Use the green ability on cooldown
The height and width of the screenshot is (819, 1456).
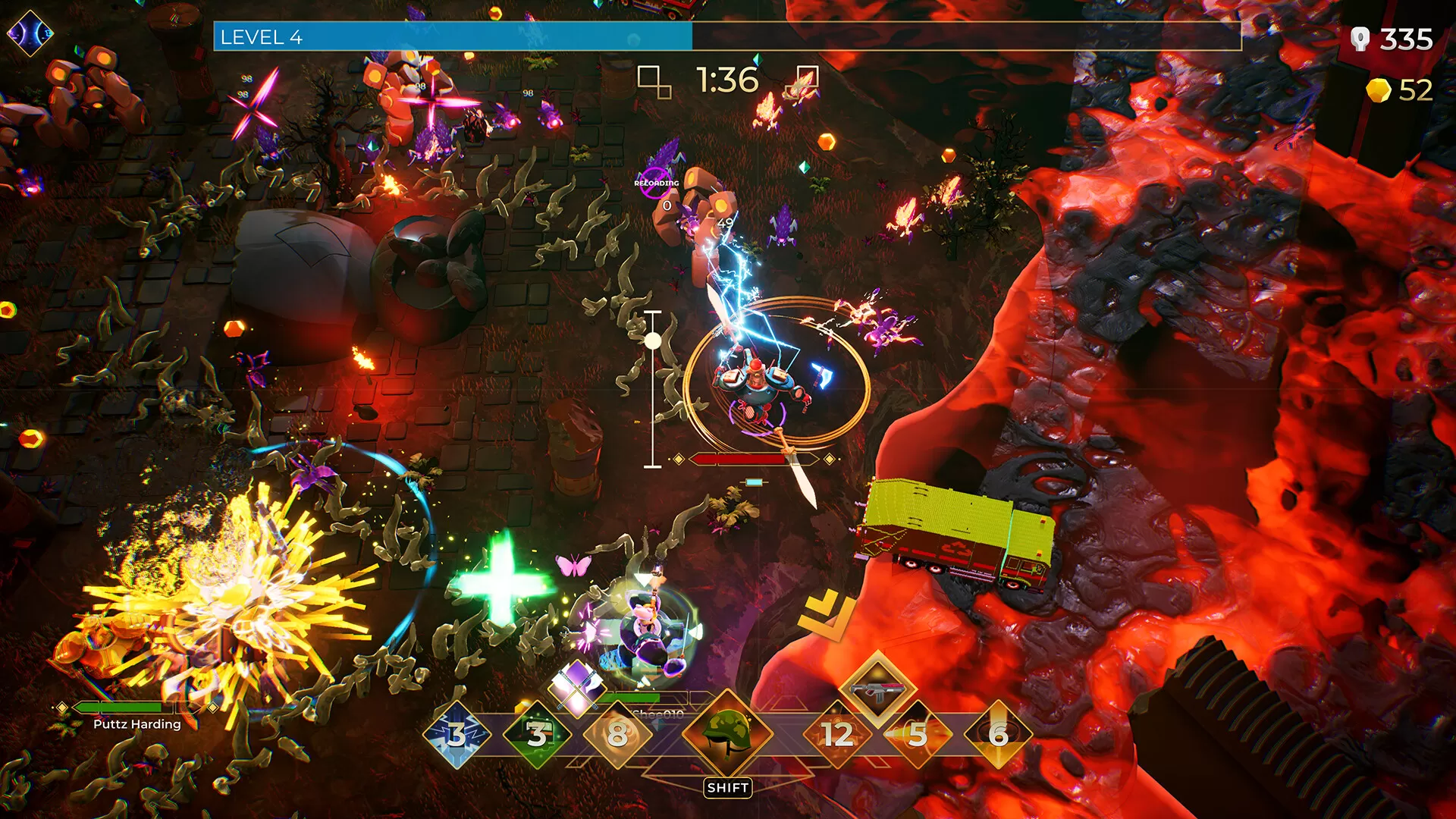point(537,734)
